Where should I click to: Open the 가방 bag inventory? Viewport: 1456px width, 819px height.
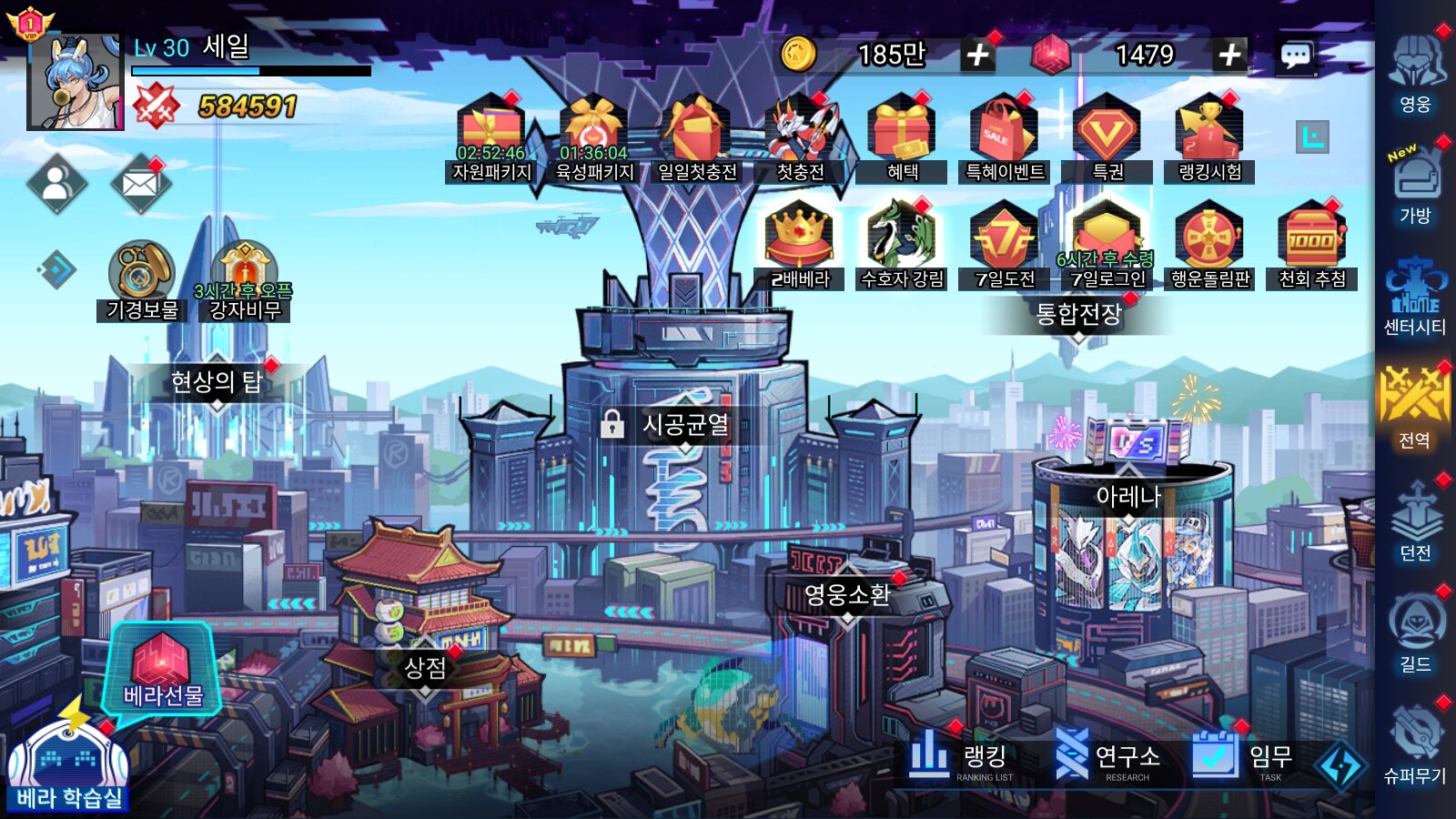coord(1415,184)
